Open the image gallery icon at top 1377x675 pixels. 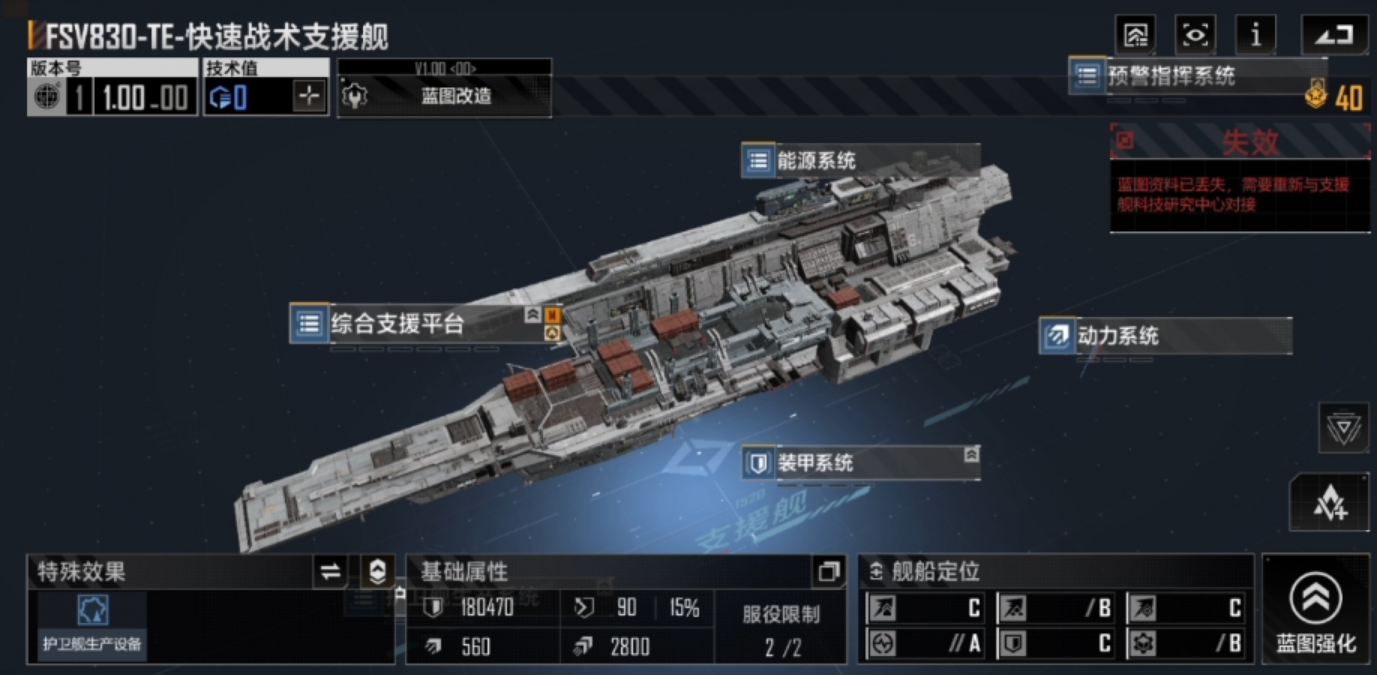(x=1136, y=36)
